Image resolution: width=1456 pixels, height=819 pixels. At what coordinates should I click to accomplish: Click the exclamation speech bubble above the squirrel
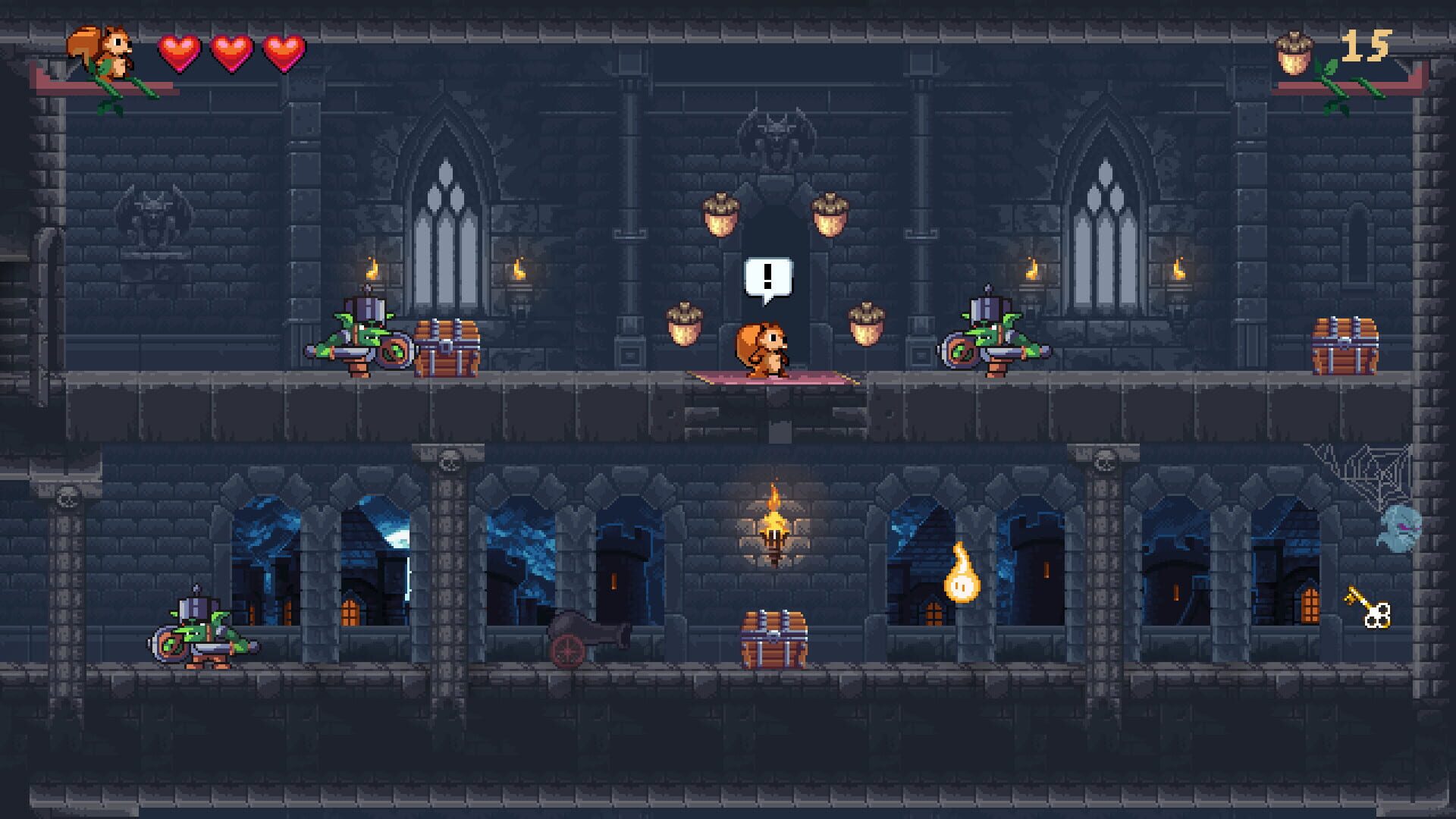pyautogui.click(x=767, y=277)
